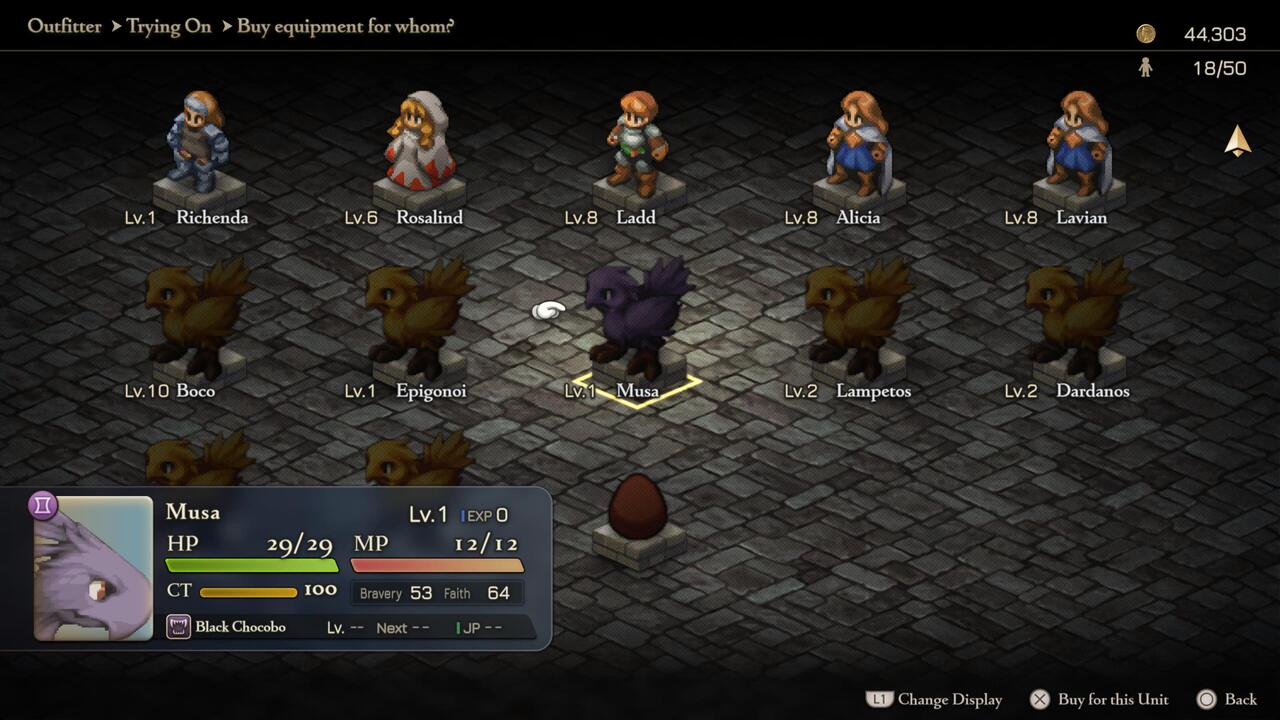The width and height of the screenshot is (1280, 720).
Task: Click the golden arrow scroll indicator
Action: pyautogui.click(x=1238, y=141)
